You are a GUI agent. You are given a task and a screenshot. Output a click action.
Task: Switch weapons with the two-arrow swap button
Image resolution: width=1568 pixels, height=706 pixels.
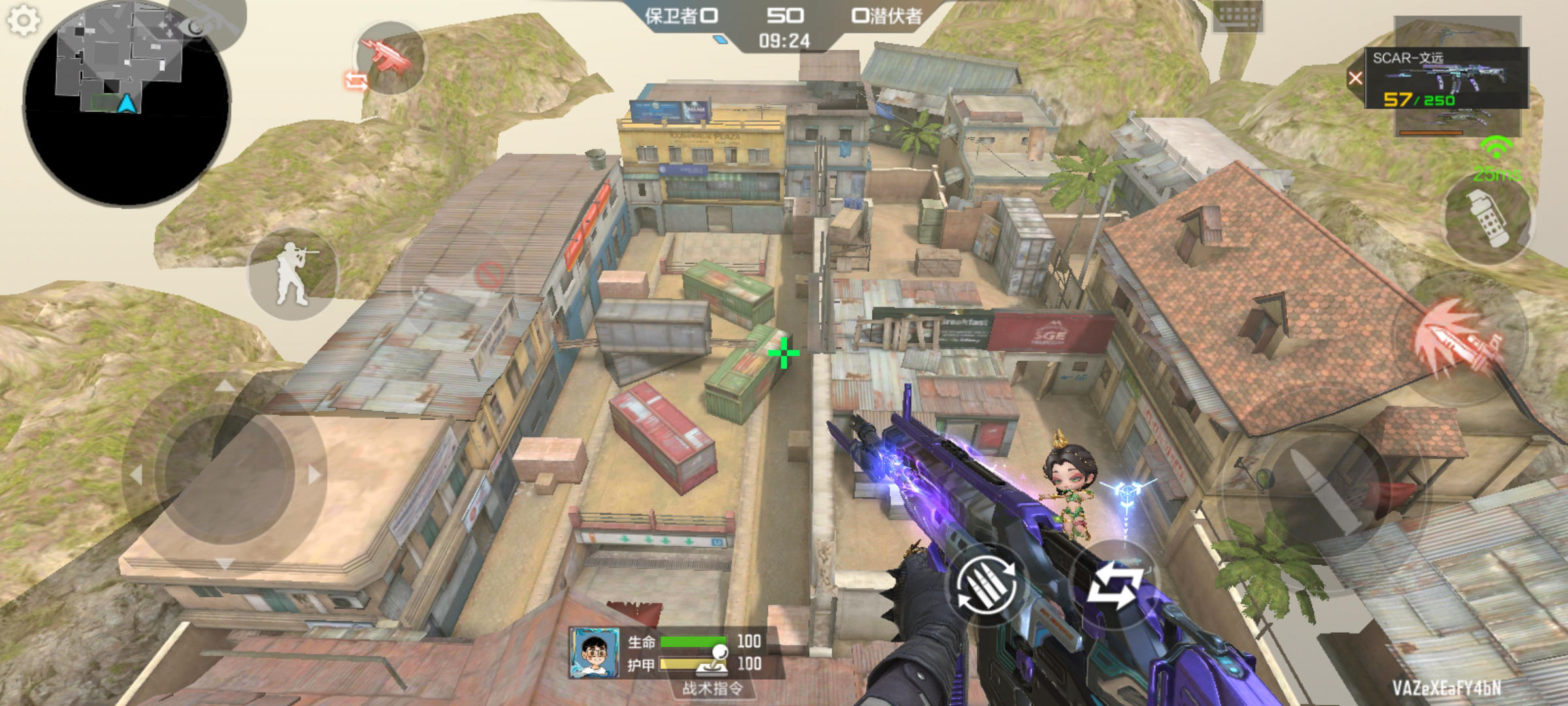coord(1115,584)
